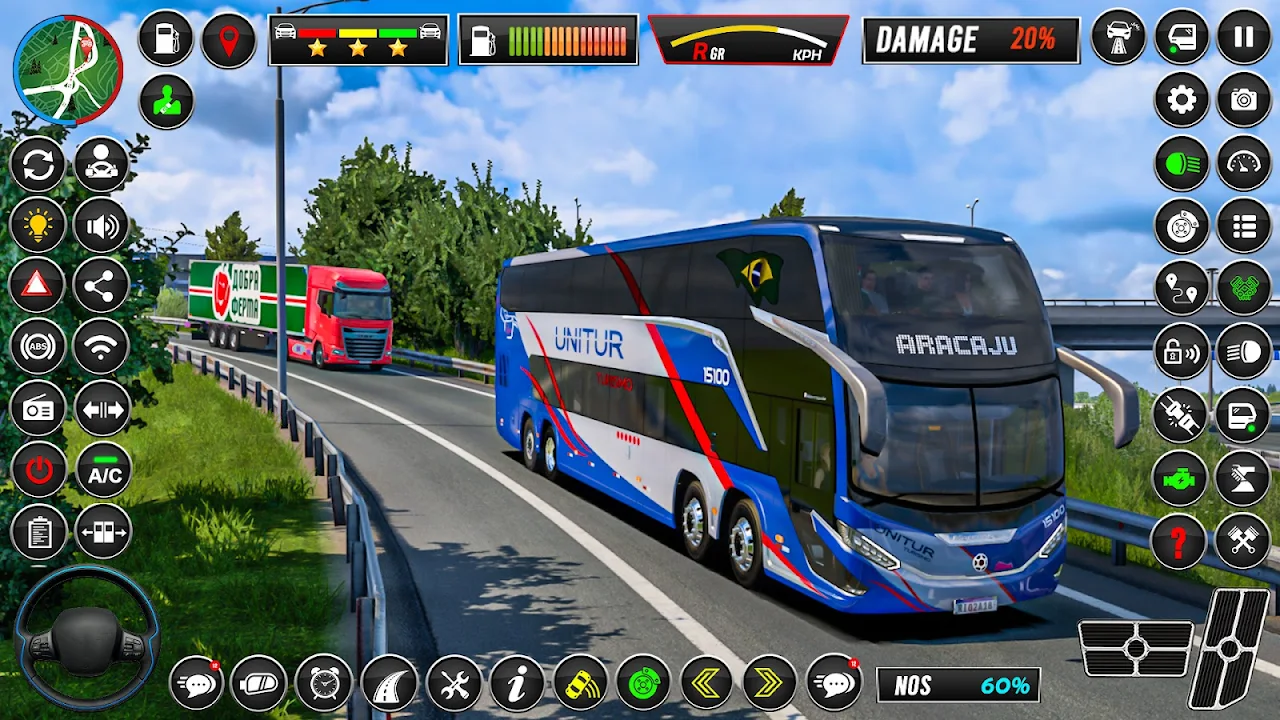Toggle the yellow light bulb button
This screenshot has height=720, width=1280.
(x=38, y=226)
